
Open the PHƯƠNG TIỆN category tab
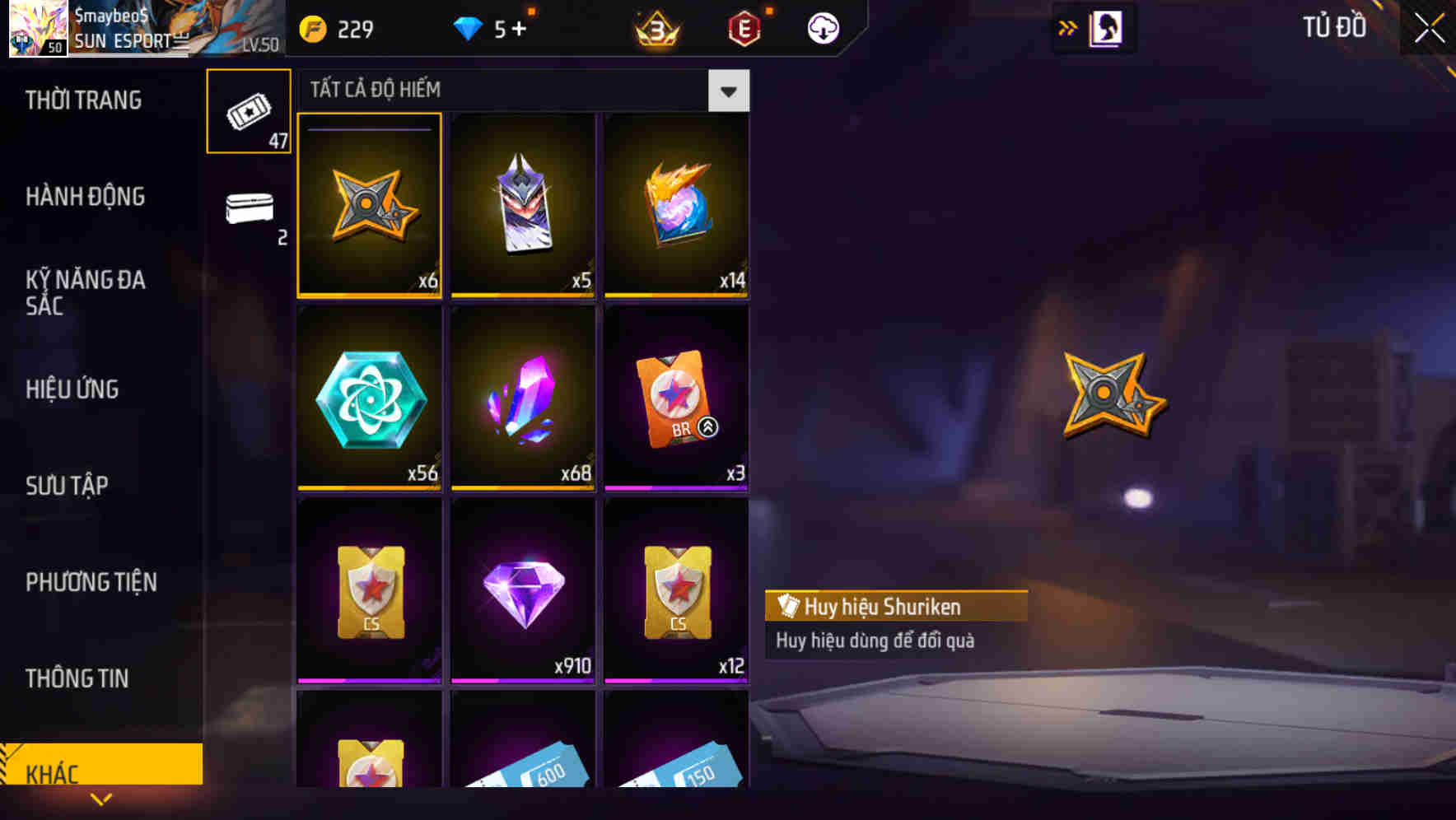[91, 582]
